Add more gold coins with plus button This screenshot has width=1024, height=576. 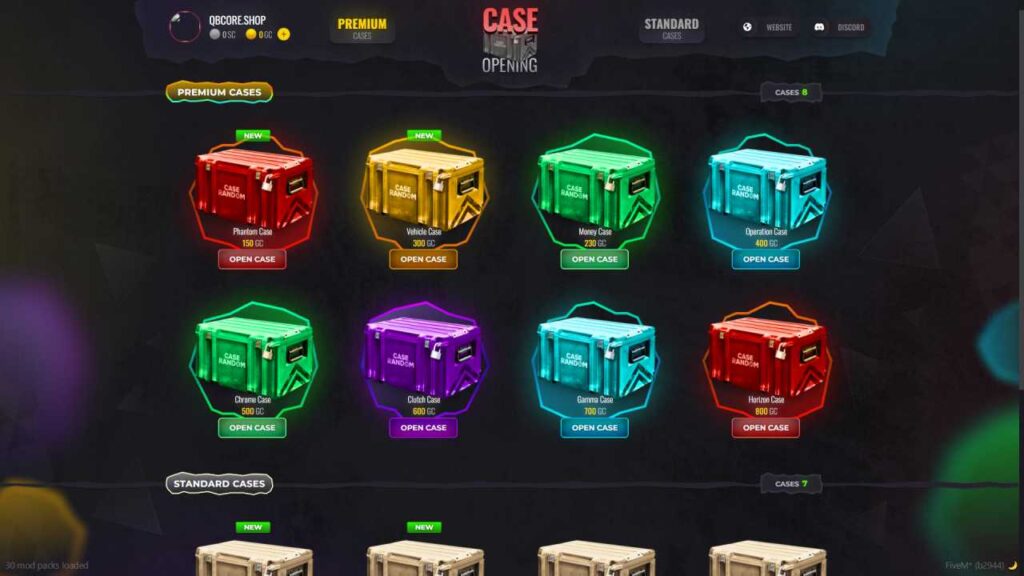(x=284, y=34)
